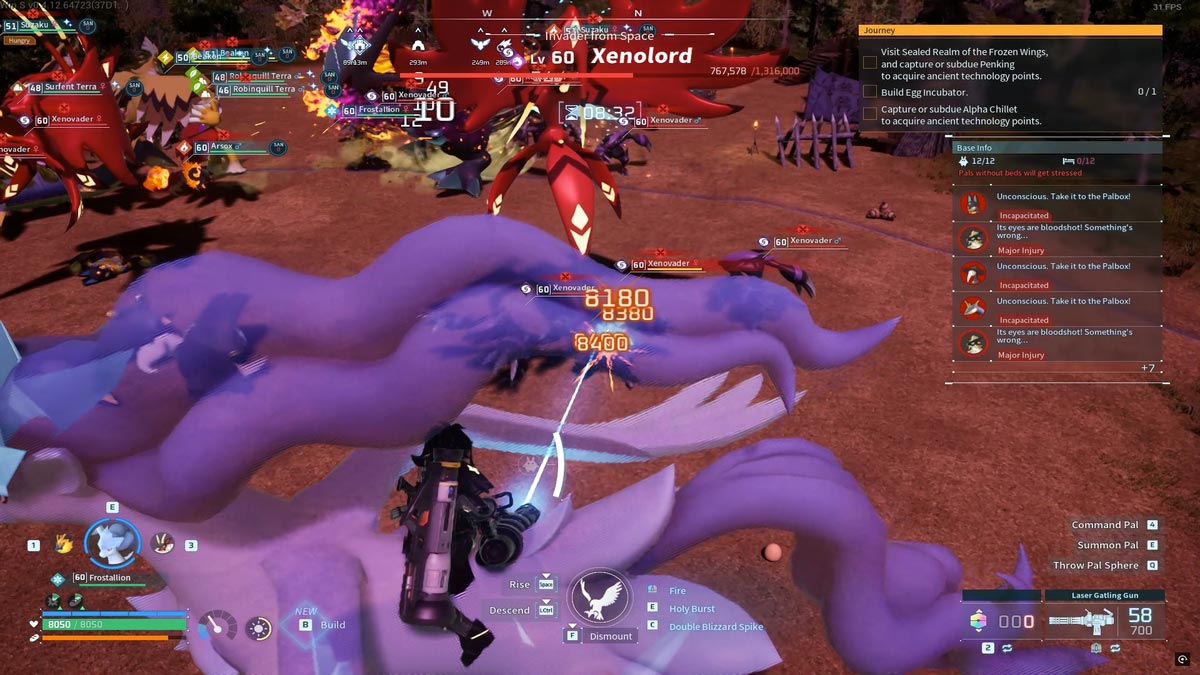Click the Xenolord boss name banner
The height and width of the screenshot is (675, 1200).
tap(640, 56)
